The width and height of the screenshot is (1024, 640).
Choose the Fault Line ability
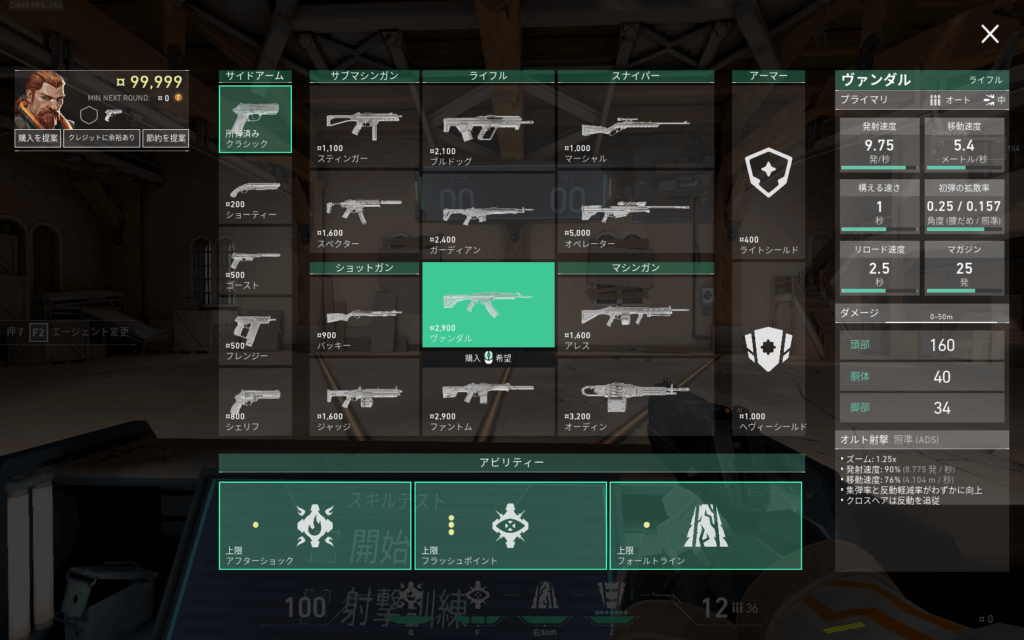(705, 526)
